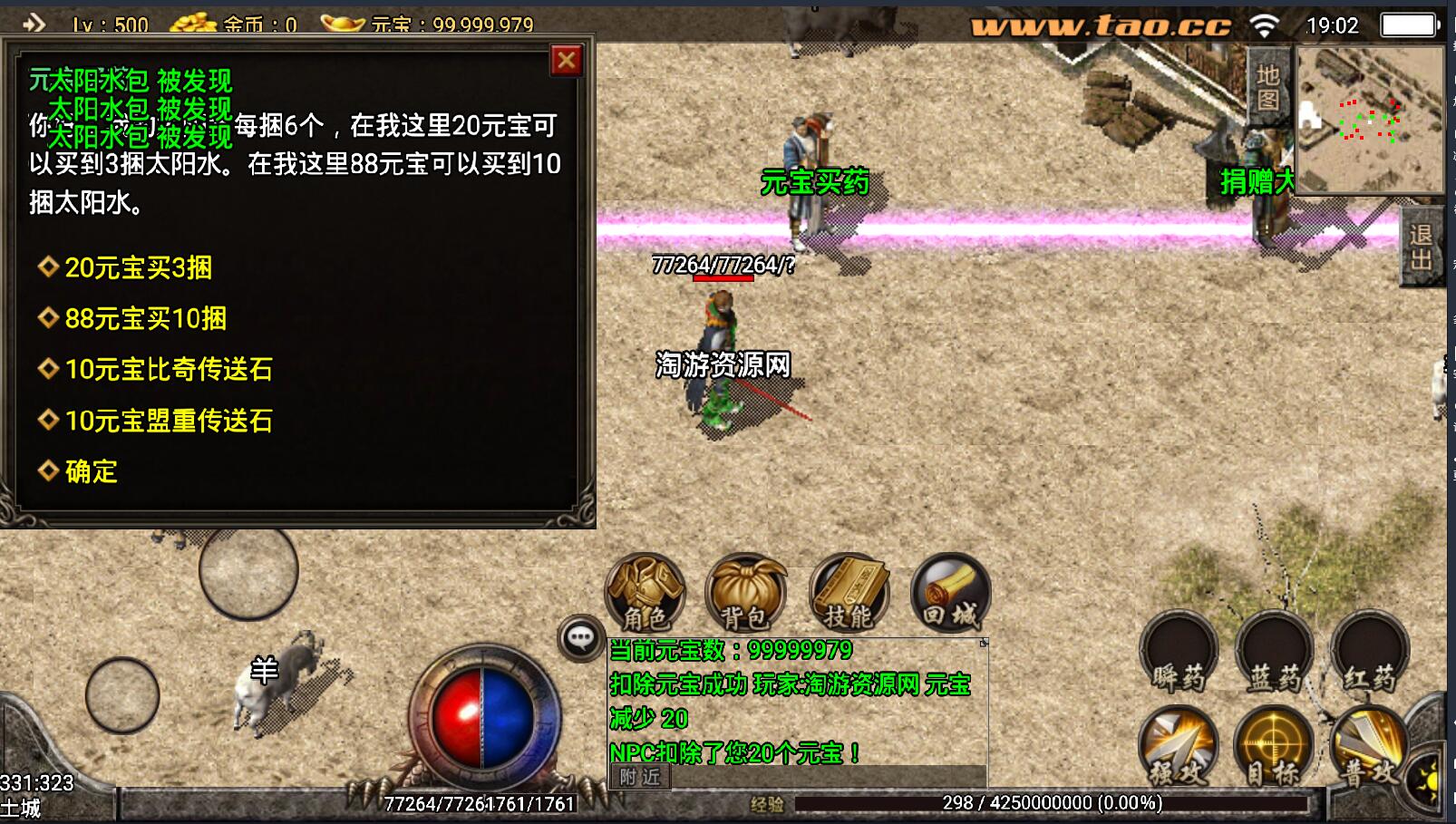The height and width of the screenshot is (824, 1456).
Task: Confirm with 确定 option
Action: pyautogui.click(x=91, y=471)
